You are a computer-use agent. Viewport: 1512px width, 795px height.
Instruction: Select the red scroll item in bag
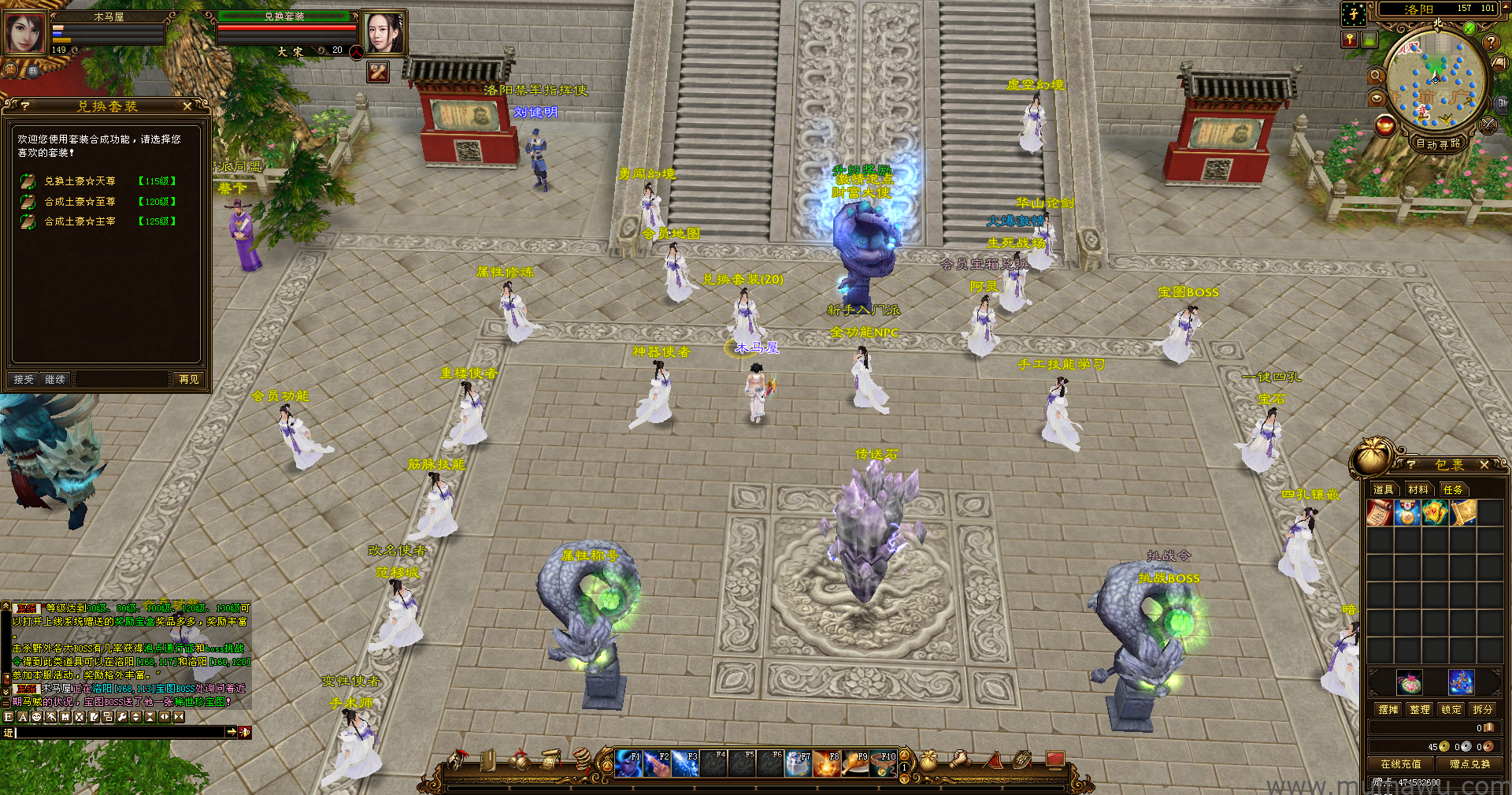[1380, 513]
